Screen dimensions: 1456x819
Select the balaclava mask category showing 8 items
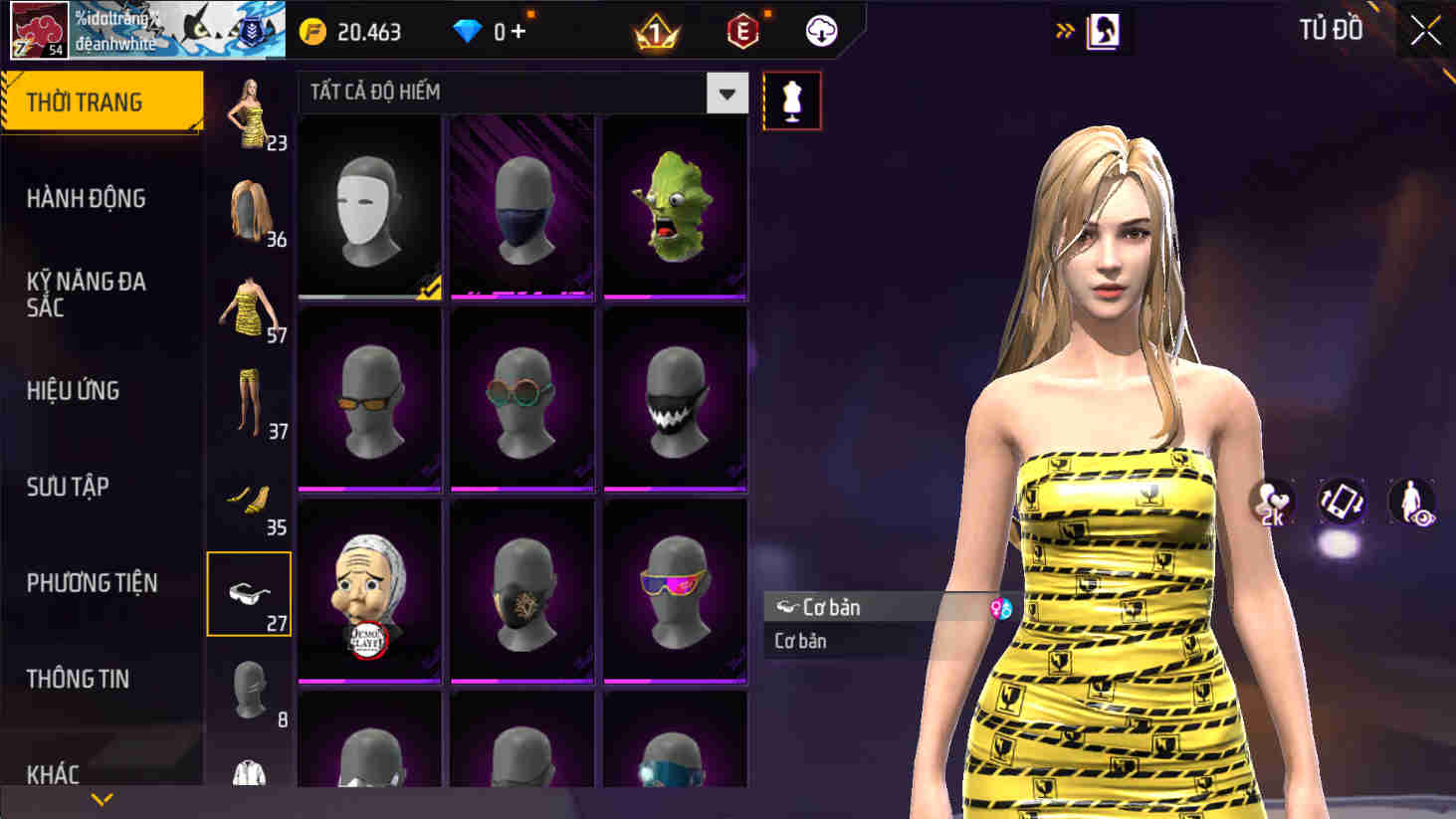[x=249, y=689]
